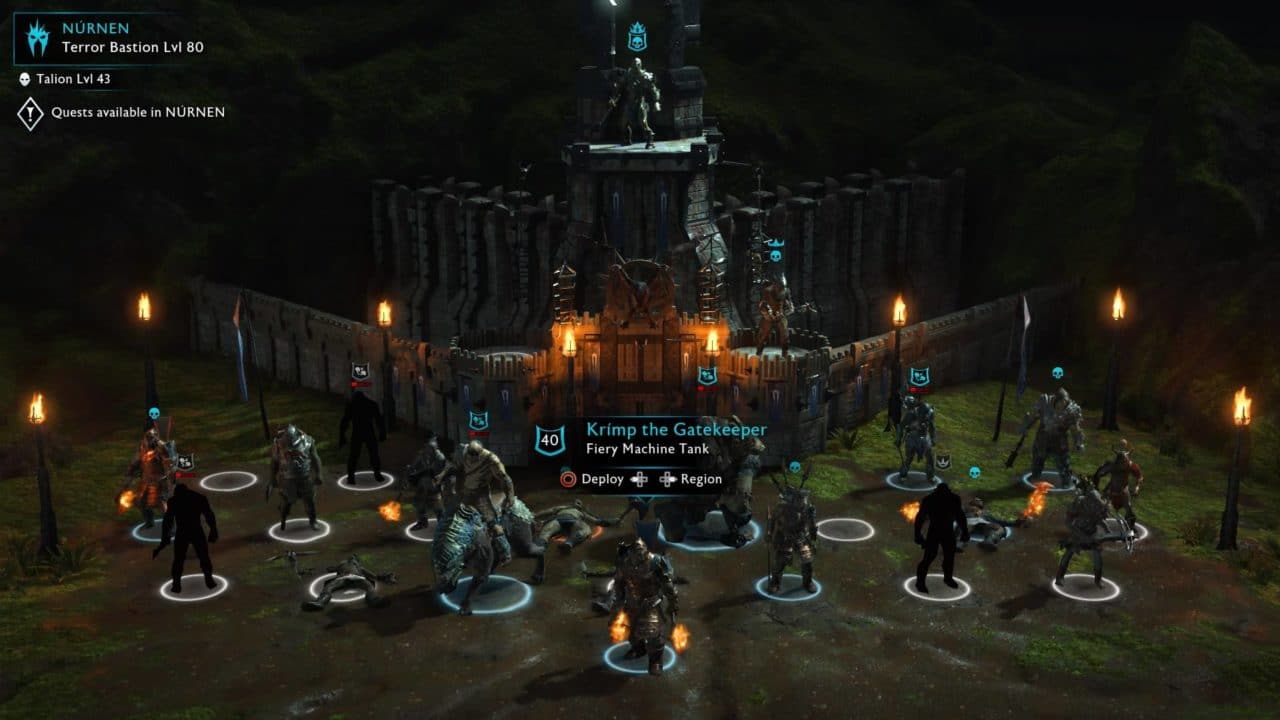Choose the red-skinned captain beside the torch post
The image size is (1280, 720).
[1118, 480]
